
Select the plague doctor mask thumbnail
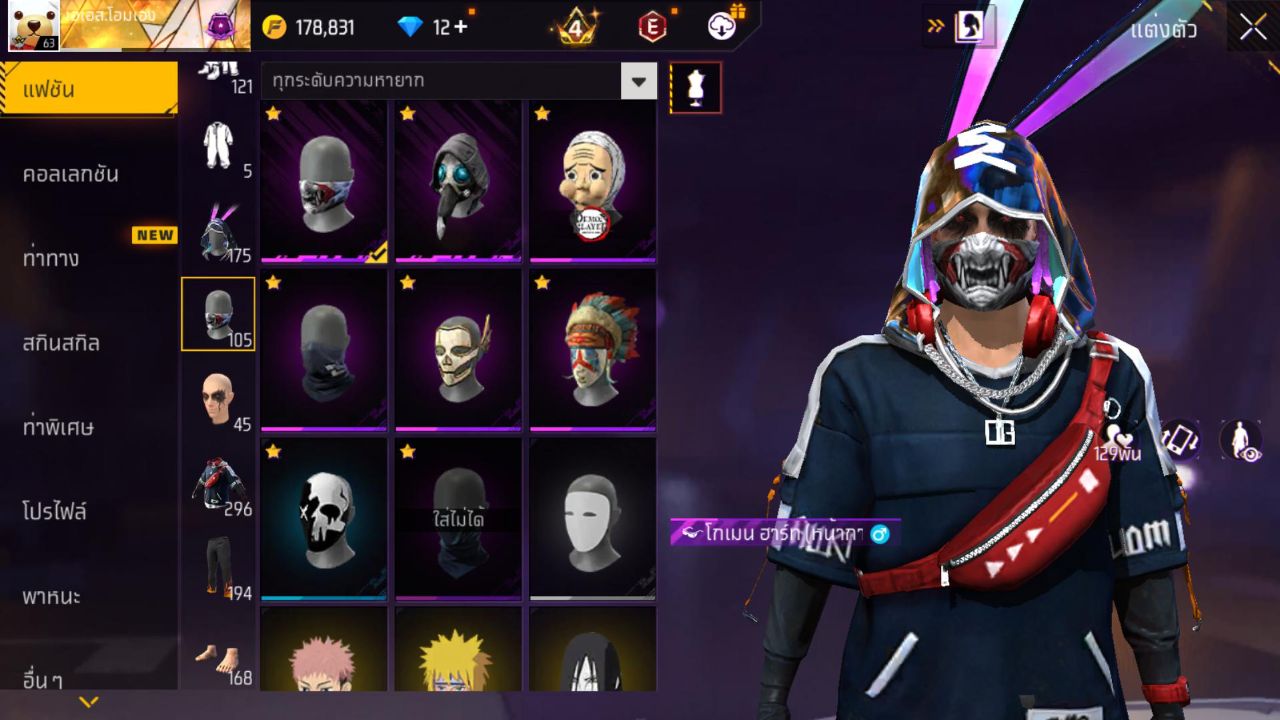coord(459,180)
